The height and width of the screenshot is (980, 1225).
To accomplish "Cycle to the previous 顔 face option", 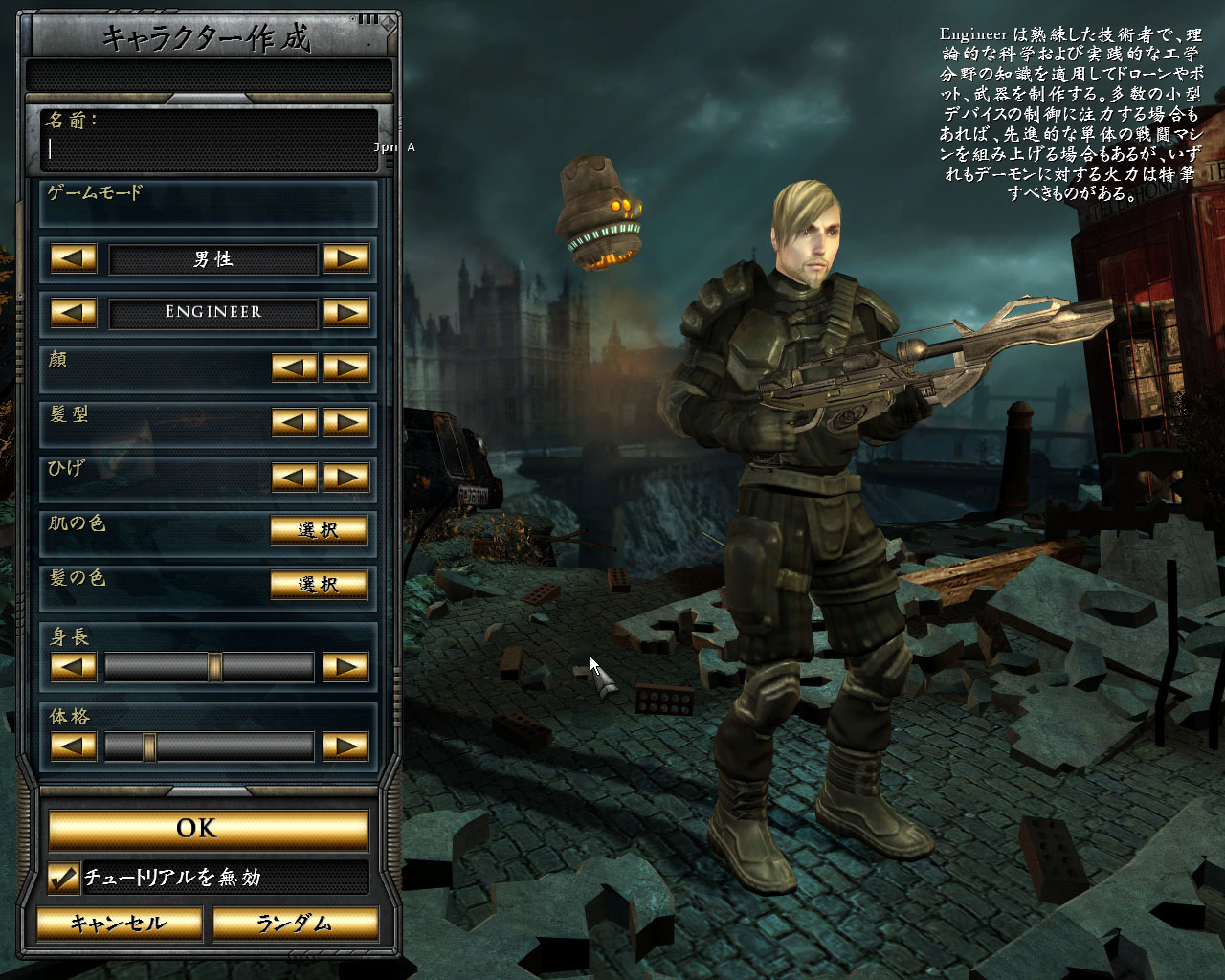I will [295, 367].
